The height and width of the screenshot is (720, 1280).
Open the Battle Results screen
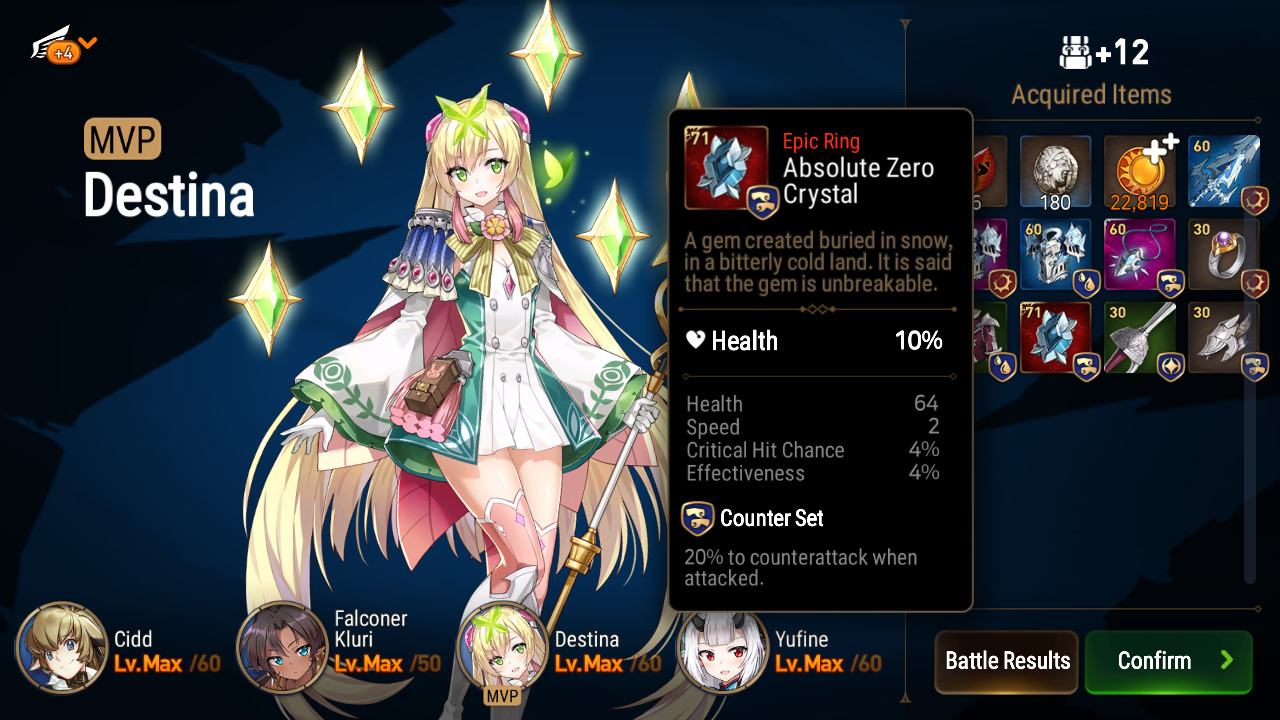point(1006,661)
